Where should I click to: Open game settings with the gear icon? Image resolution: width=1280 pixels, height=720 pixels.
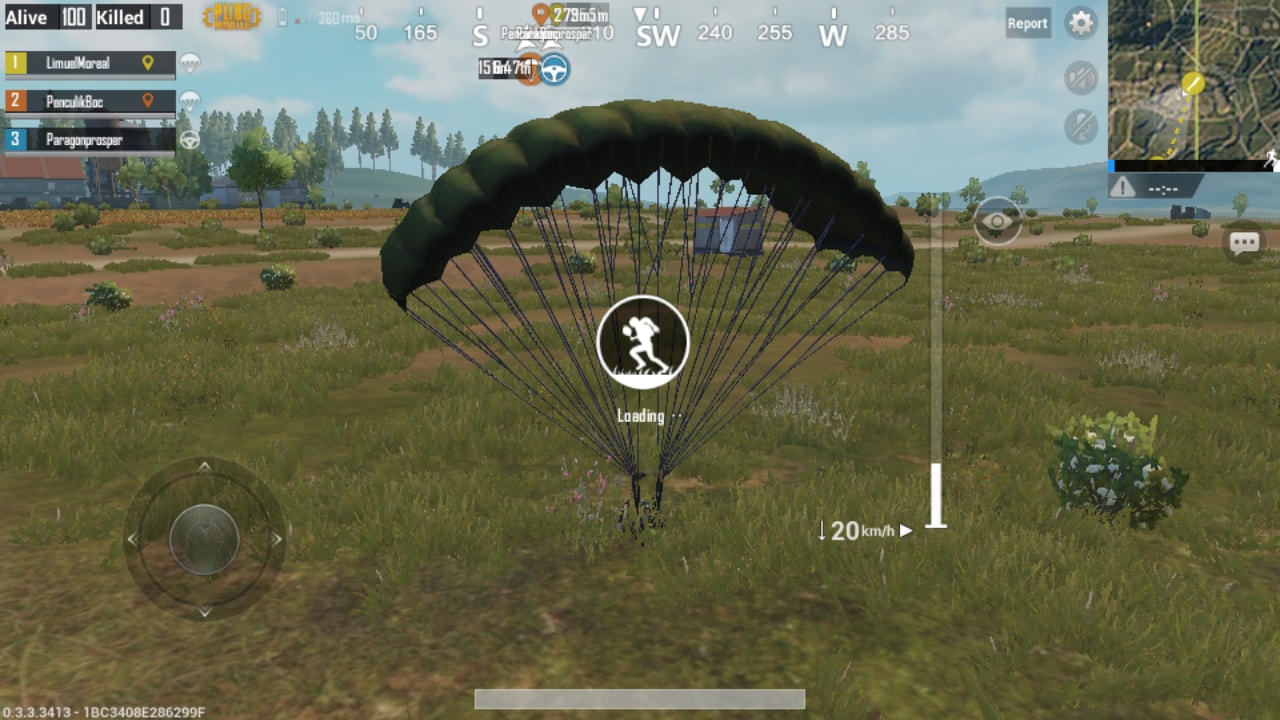(1079, 23)
